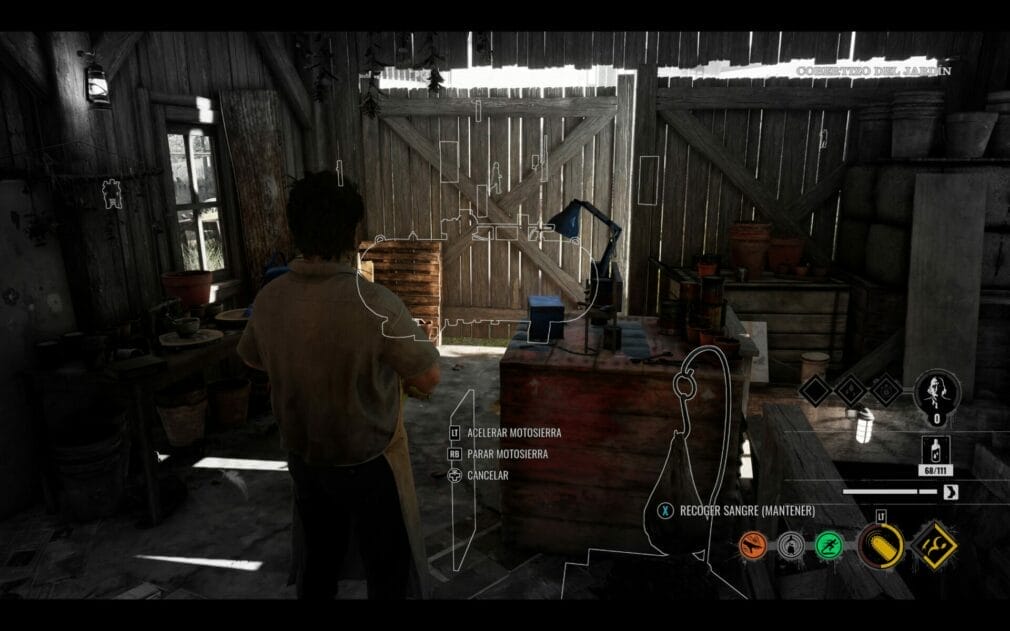Select the Grandpa portrait icon
The height and width of the screenshot is (631, 1010).
[937, 390]
